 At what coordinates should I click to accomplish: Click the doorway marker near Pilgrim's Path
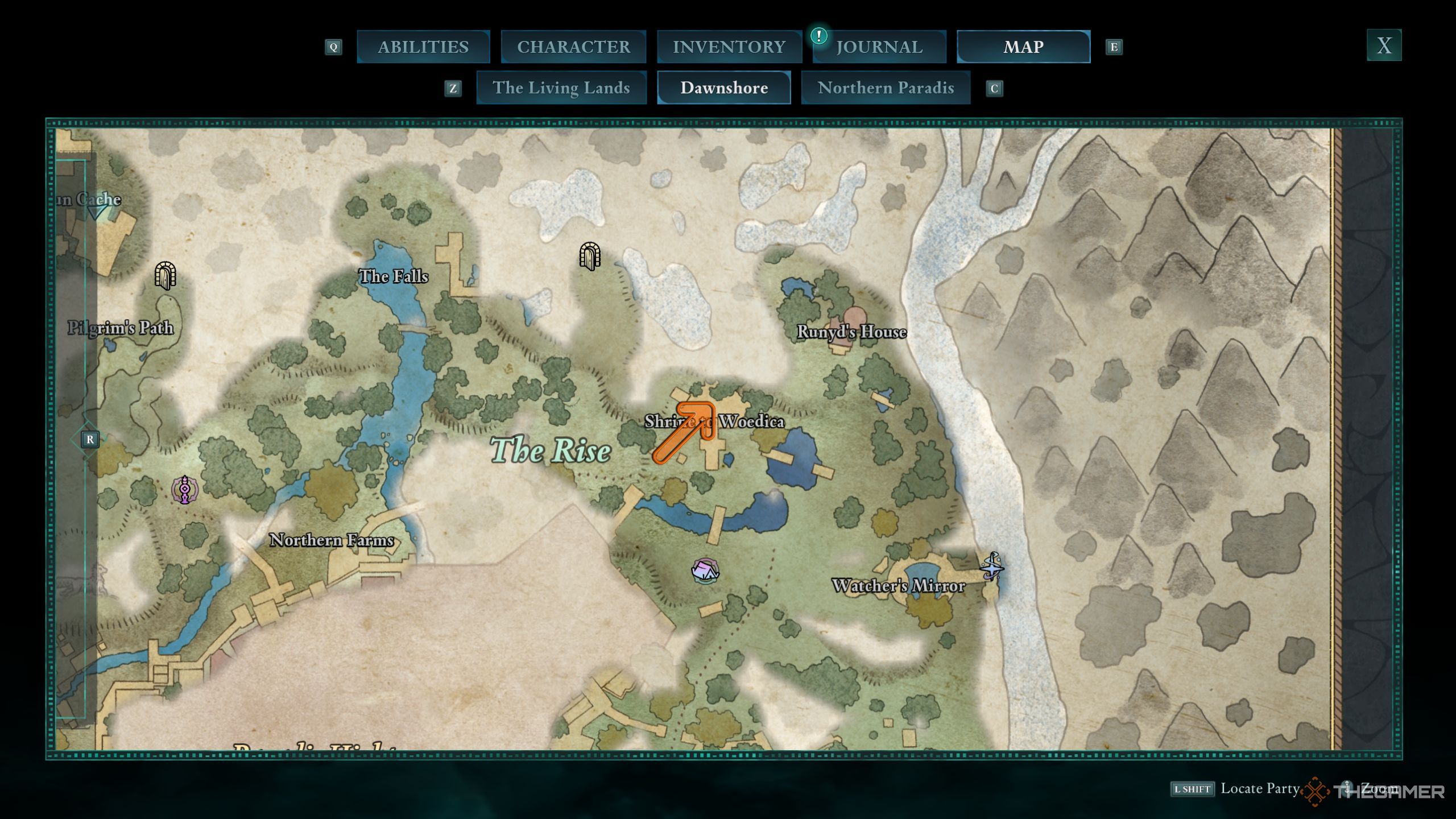pos(166,276)
